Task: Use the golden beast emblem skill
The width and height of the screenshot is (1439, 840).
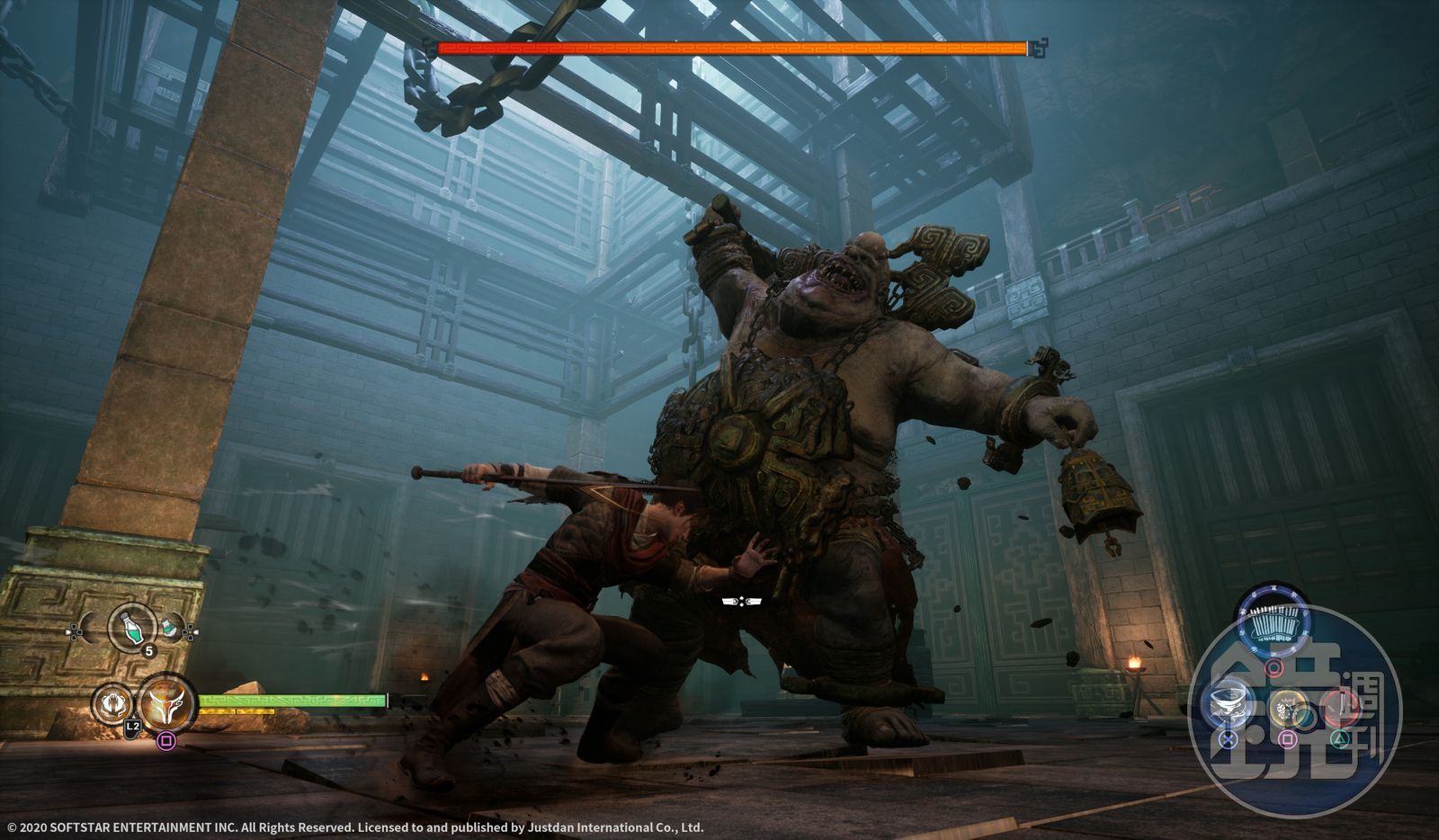Action: point(1288,708)
